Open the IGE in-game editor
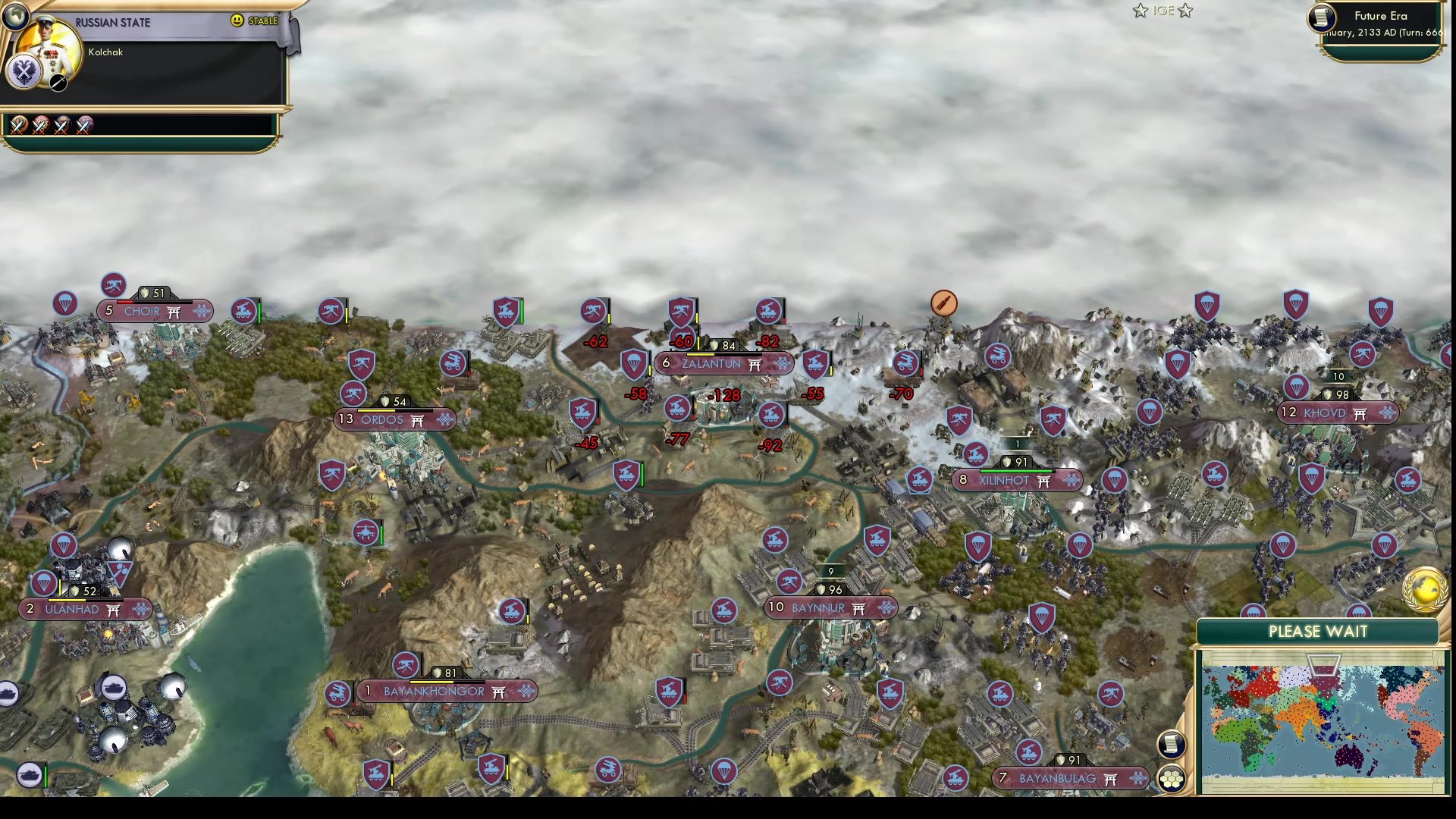Image resolution: width=1456 pixels, height=819 pixels. coord(1163,11)
